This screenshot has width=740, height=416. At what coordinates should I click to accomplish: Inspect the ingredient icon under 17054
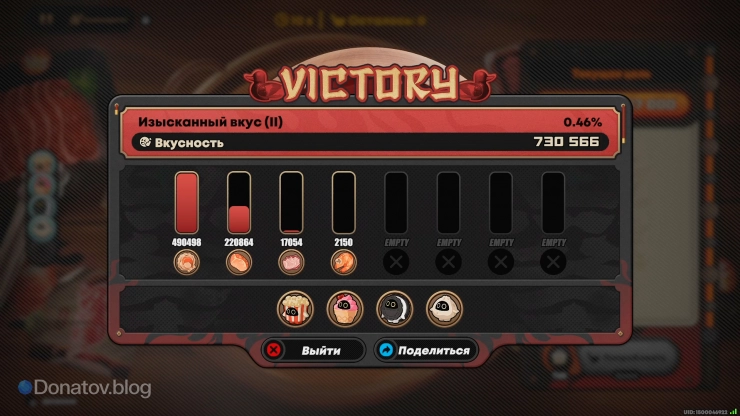tap(291, 263)
